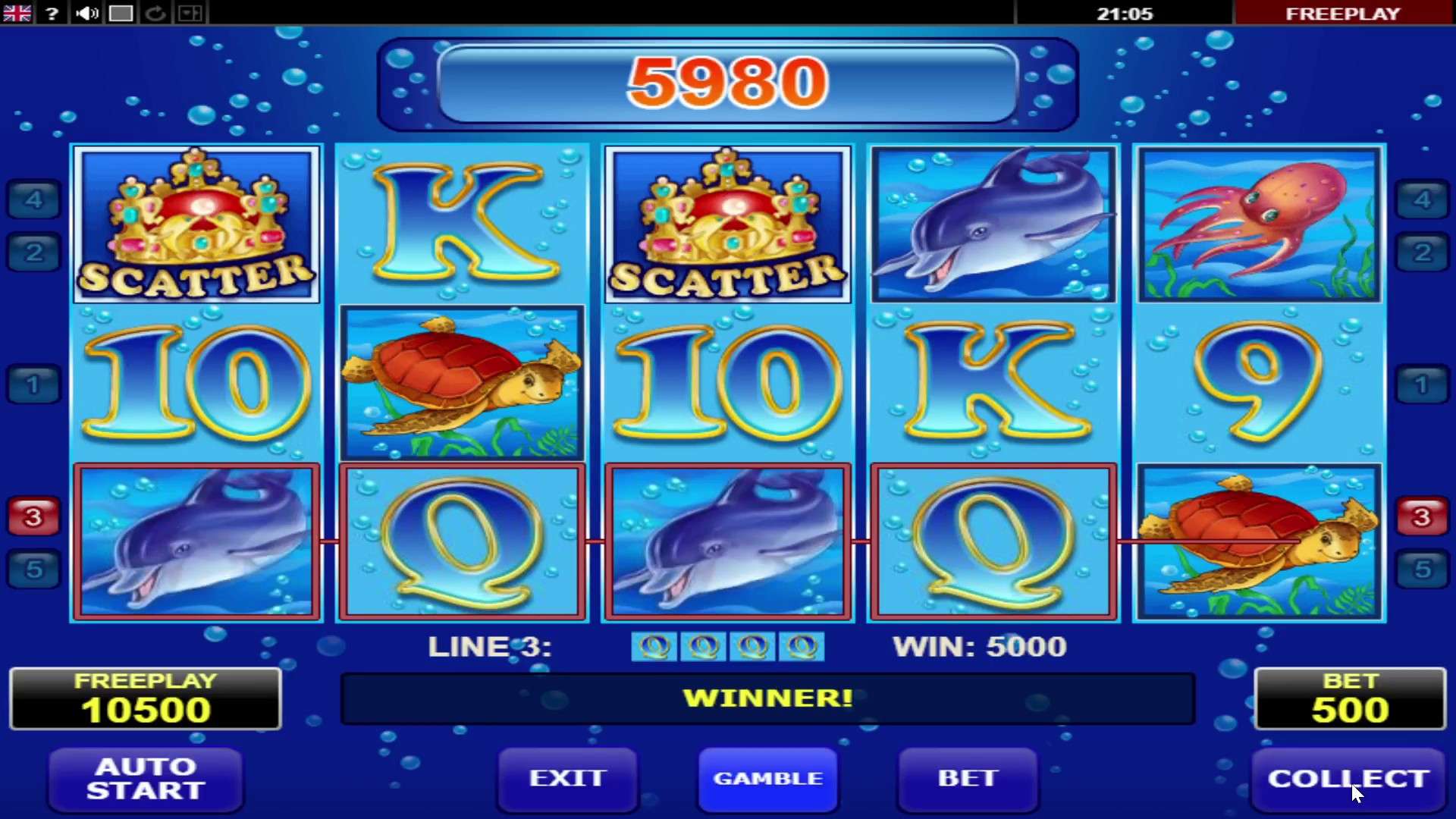Click the octopus symbol on reel five
1456x819 pixels.
click(x=1259, y=224)
